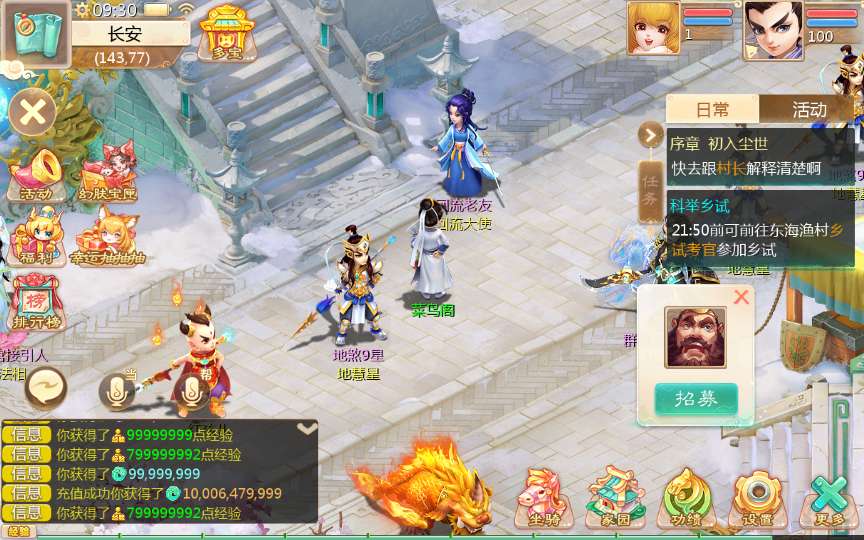Viewport: 864px width, 540px height.
Task: Open the 福利 welfare menu
Action: [x=36, y=238]
